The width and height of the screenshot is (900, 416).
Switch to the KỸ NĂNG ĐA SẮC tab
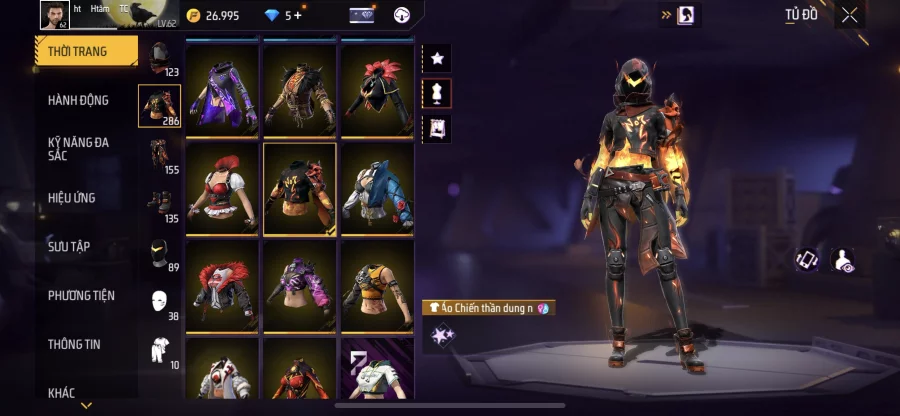(78, 149)
